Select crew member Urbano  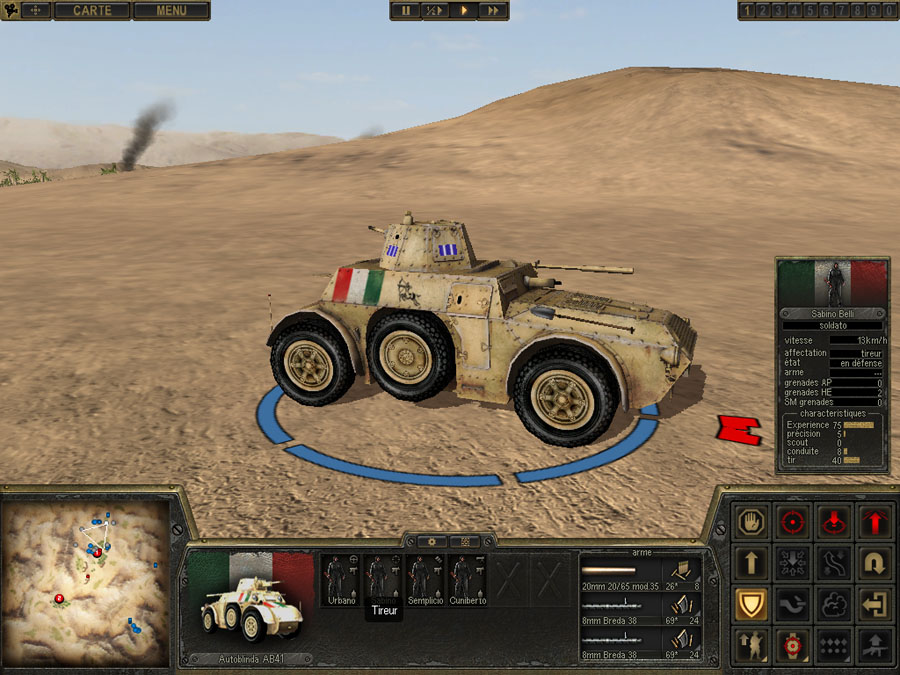[x=341, y=579]
